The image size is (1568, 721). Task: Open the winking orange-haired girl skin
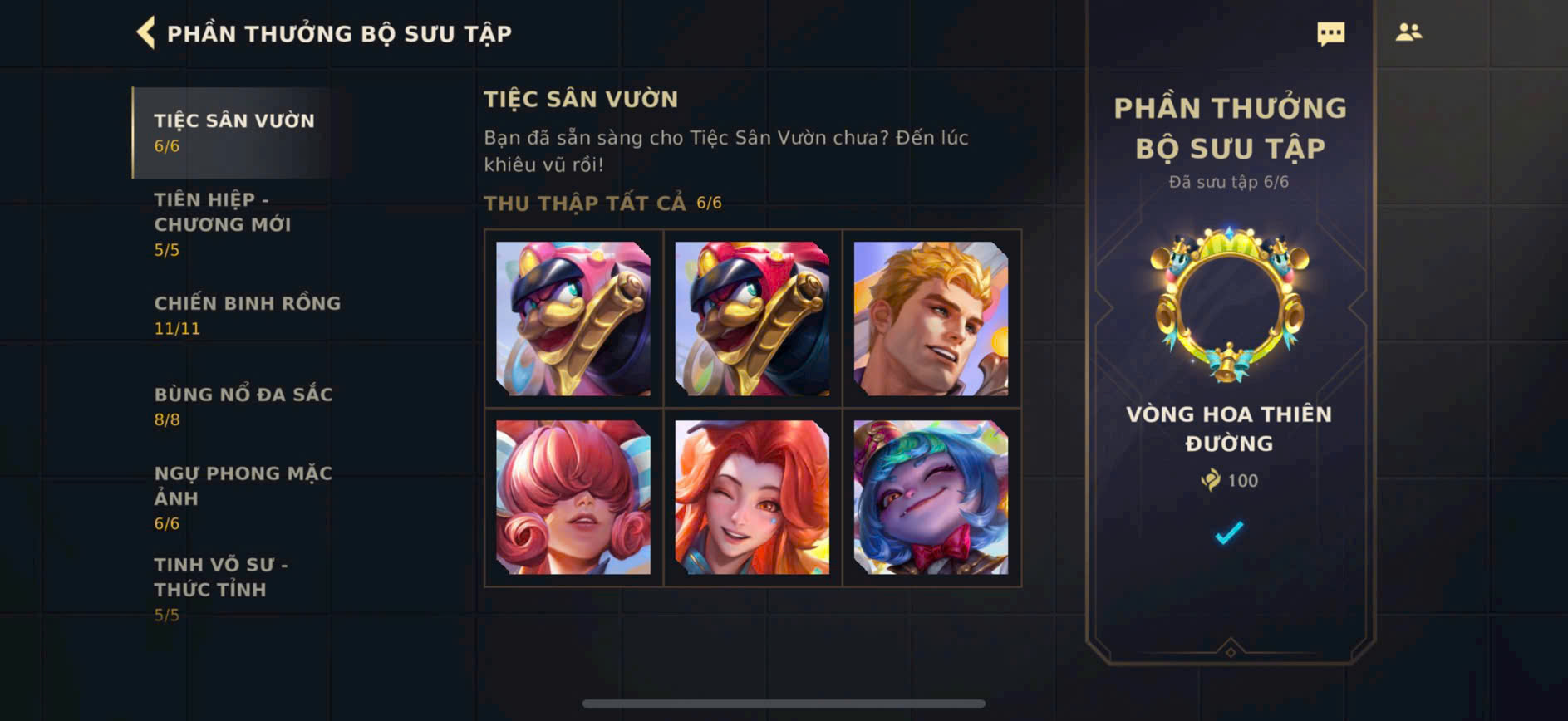(752, 498)
